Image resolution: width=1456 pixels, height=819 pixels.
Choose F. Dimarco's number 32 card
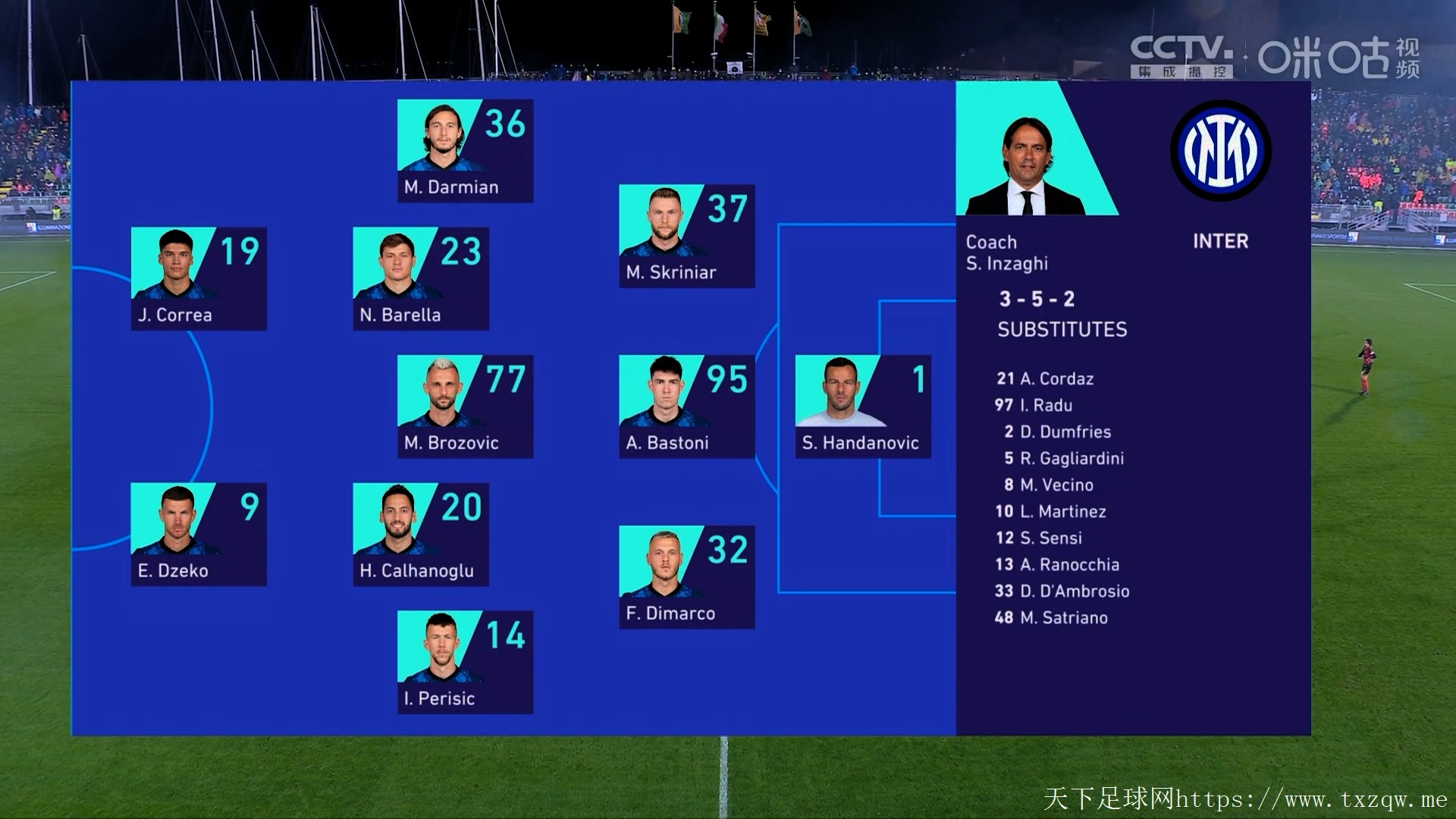click(686, 576)
